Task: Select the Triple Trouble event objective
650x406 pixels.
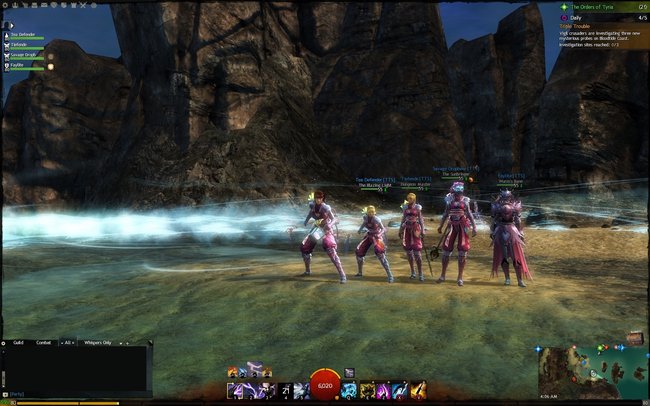Action: (x=578, y=26)
